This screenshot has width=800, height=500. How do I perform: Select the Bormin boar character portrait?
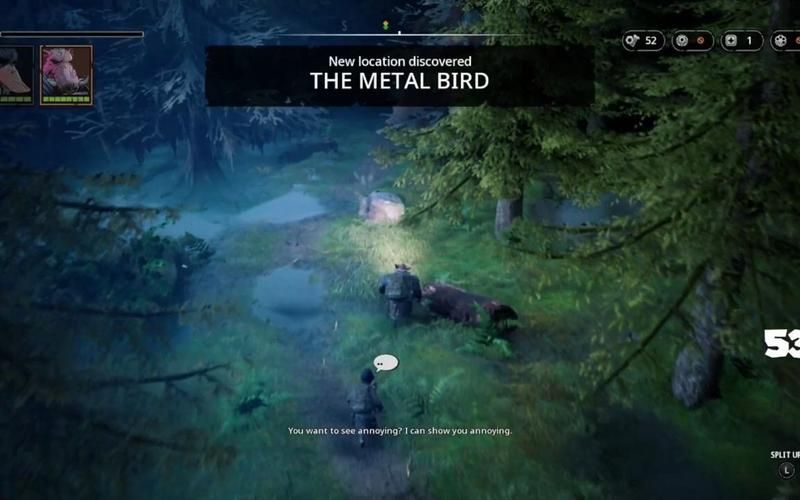pos(66,72)
